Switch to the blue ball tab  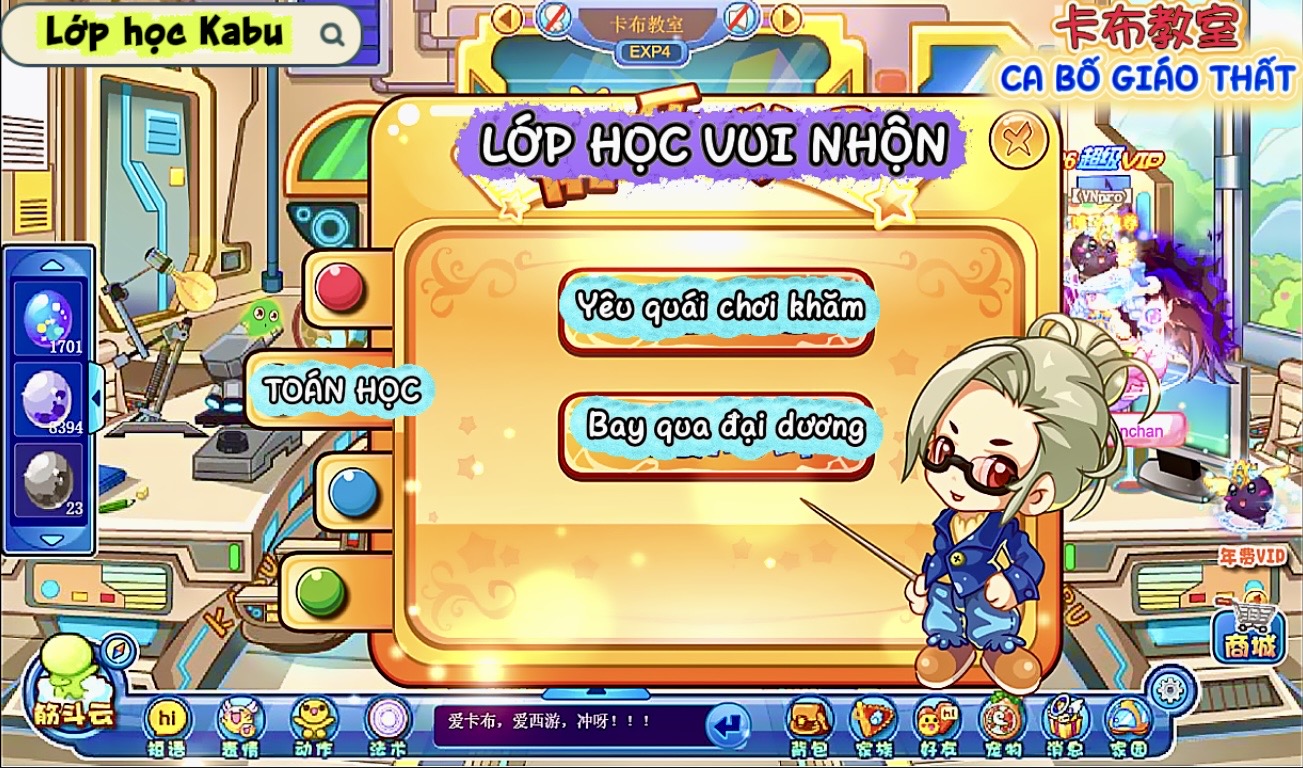(x=353, y=493)
